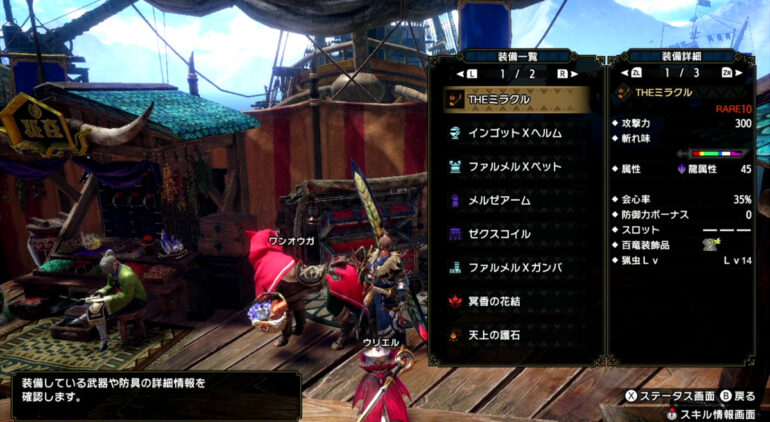Choose the ファルメルXベット chest armor row
This screenshot has height=422, width=770.
tap(516, 166)
